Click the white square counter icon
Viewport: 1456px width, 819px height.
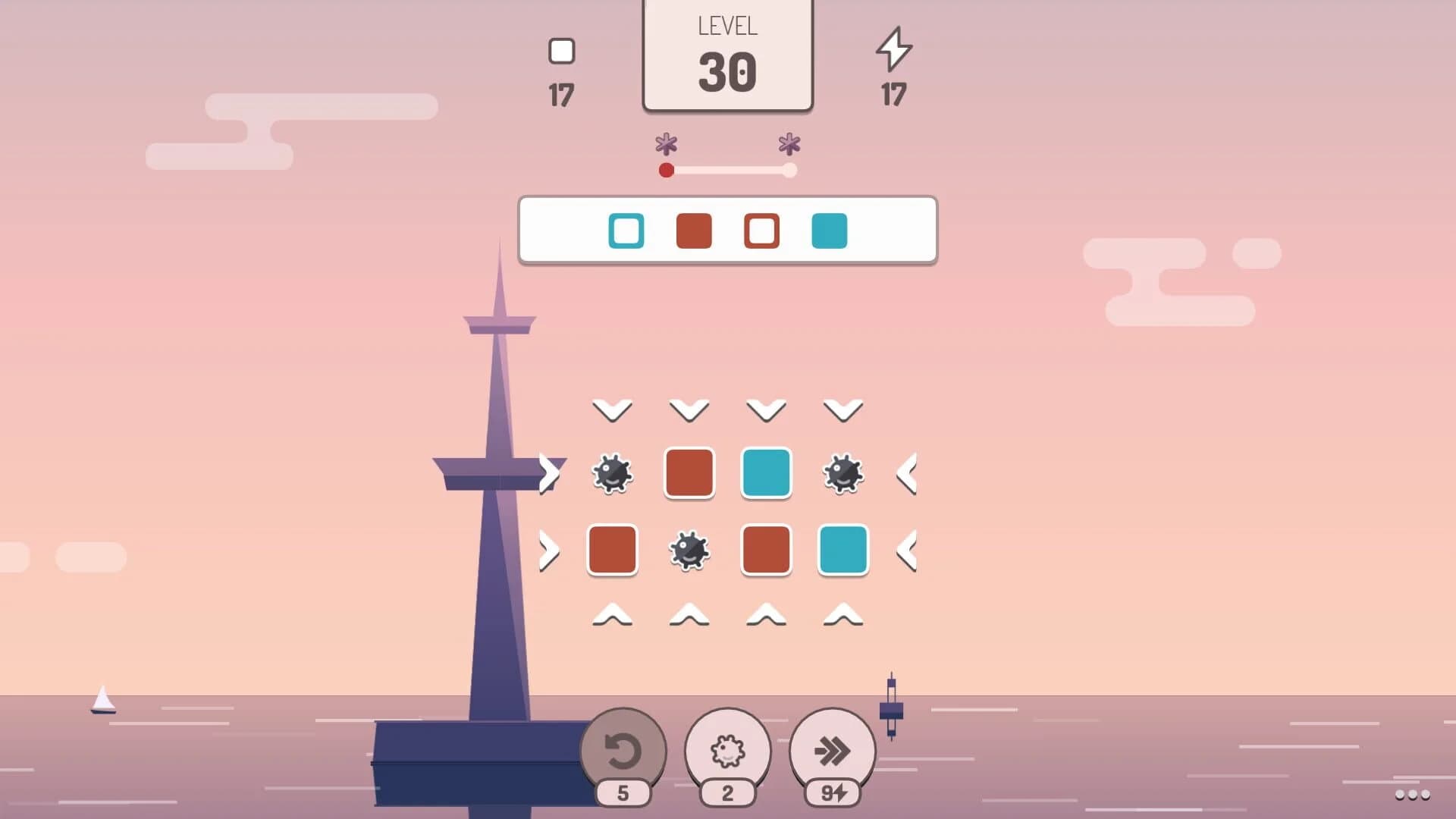pos(561,52)
